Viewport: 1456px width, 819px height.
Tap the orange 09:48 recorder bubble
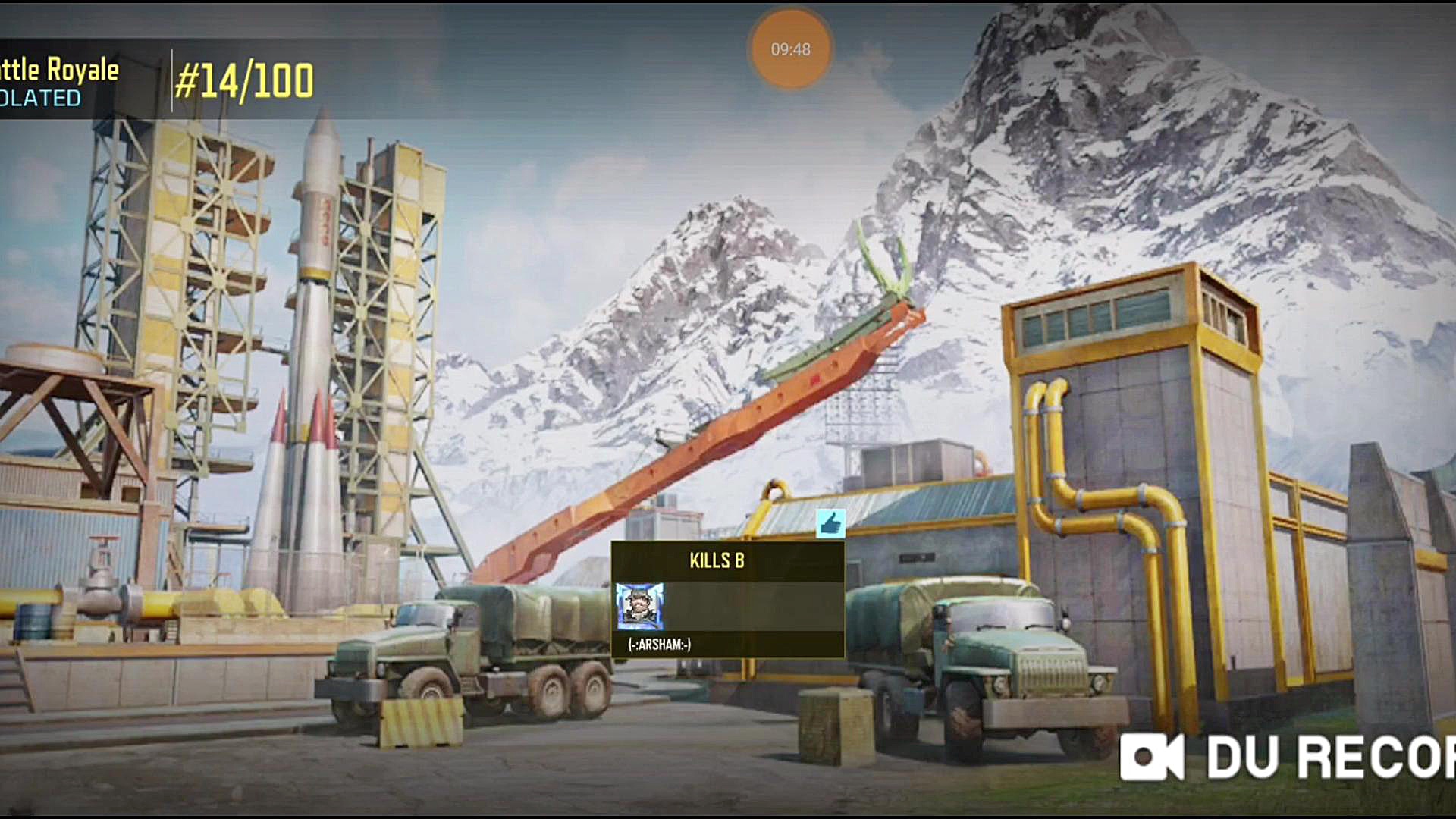coord(790,49)
